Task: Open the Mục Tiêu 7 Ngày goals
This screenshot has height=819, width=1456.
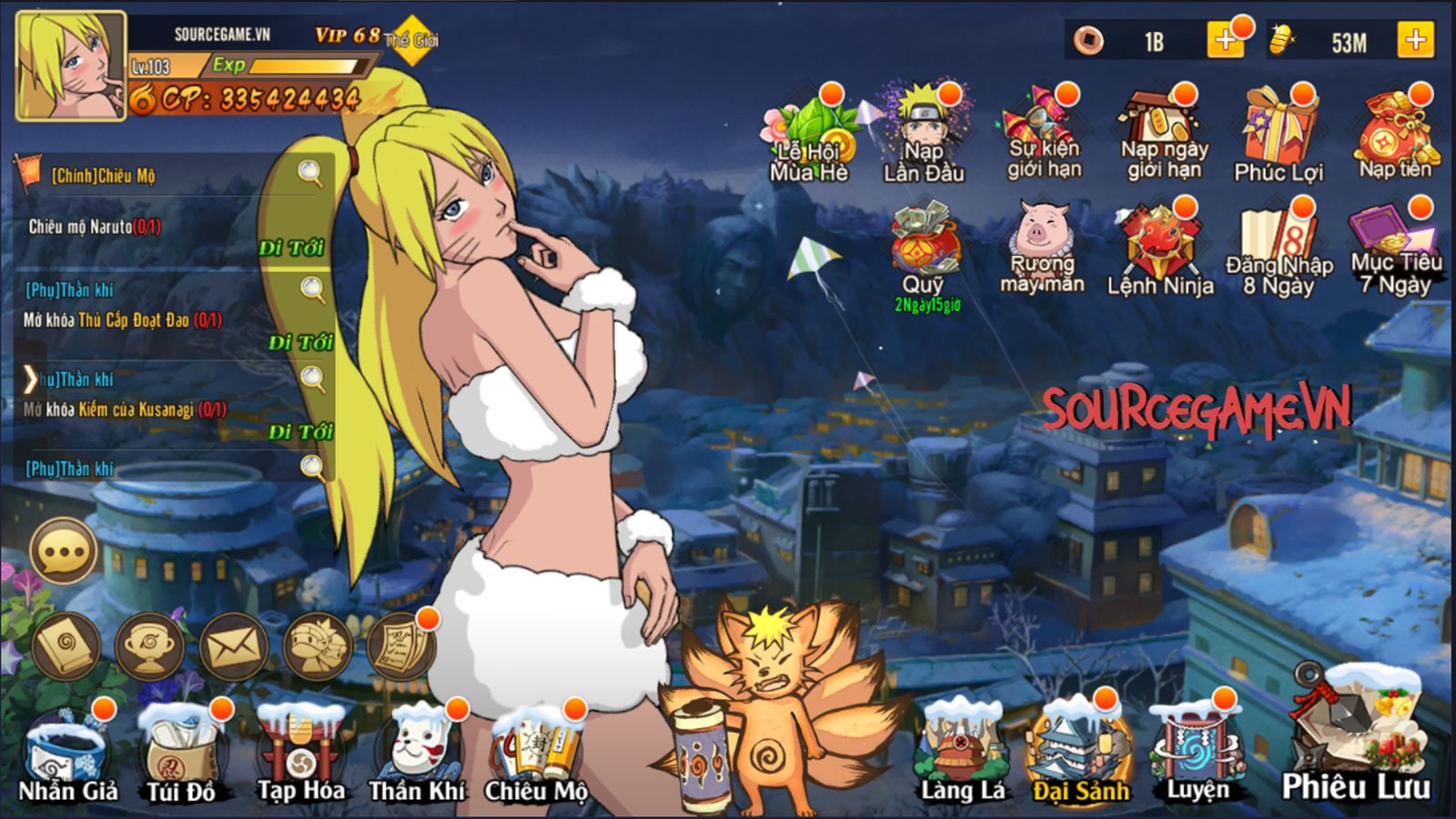Action: tap(1396, 250)
